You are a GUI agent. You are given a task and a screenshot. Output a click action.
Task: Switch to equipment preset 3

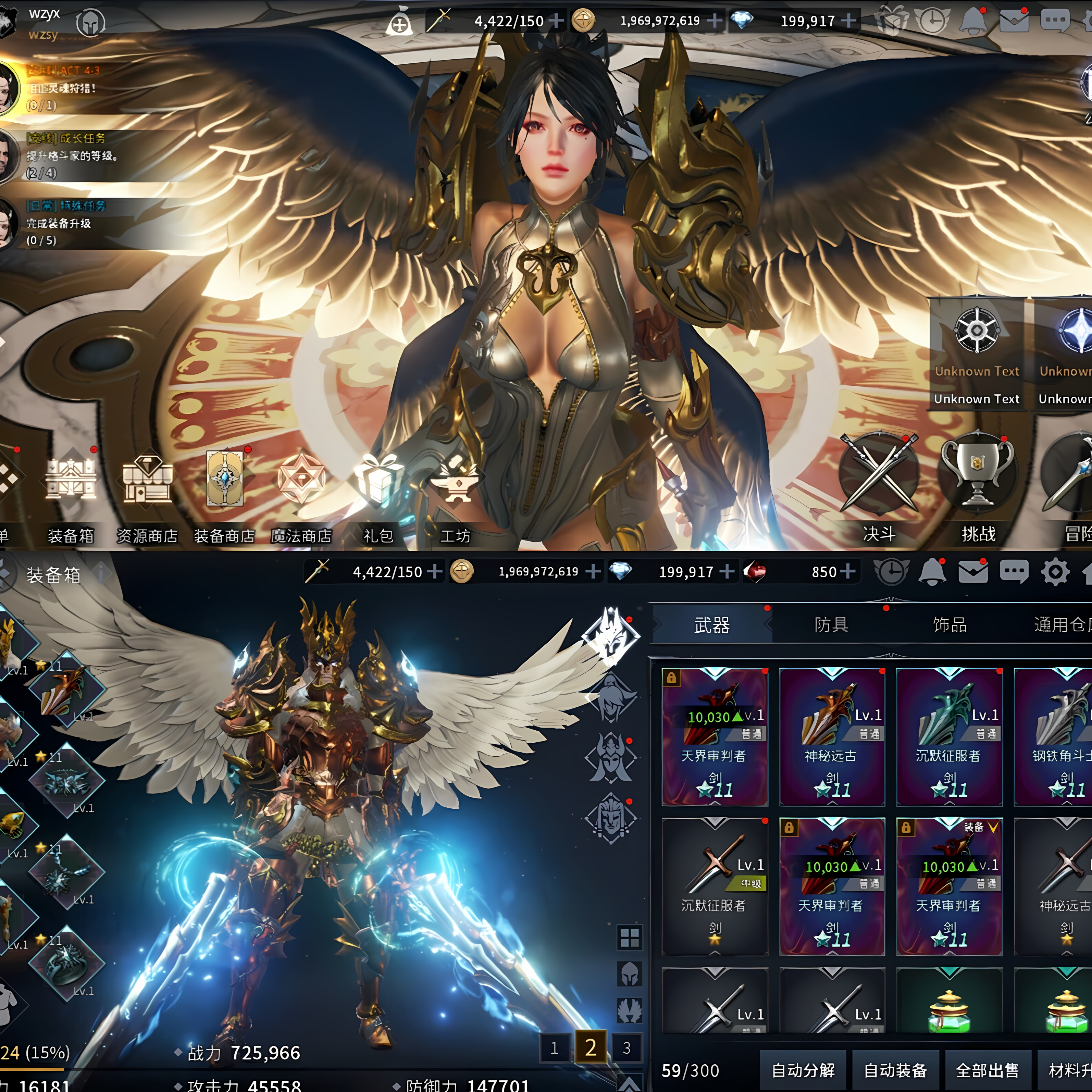(x=626, y=1048)
